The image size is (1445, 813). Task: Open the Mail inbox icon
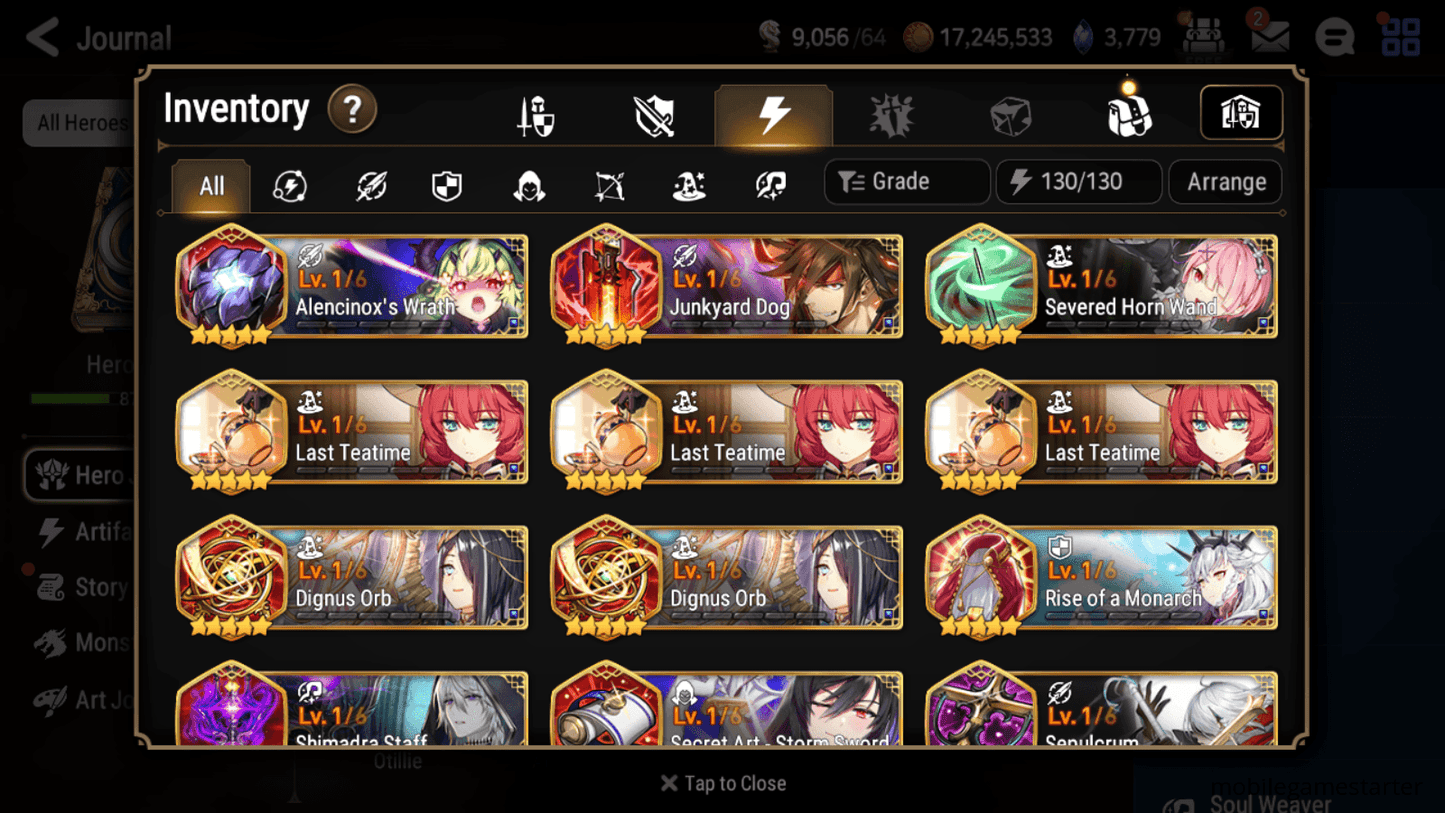pos(1270,36)
